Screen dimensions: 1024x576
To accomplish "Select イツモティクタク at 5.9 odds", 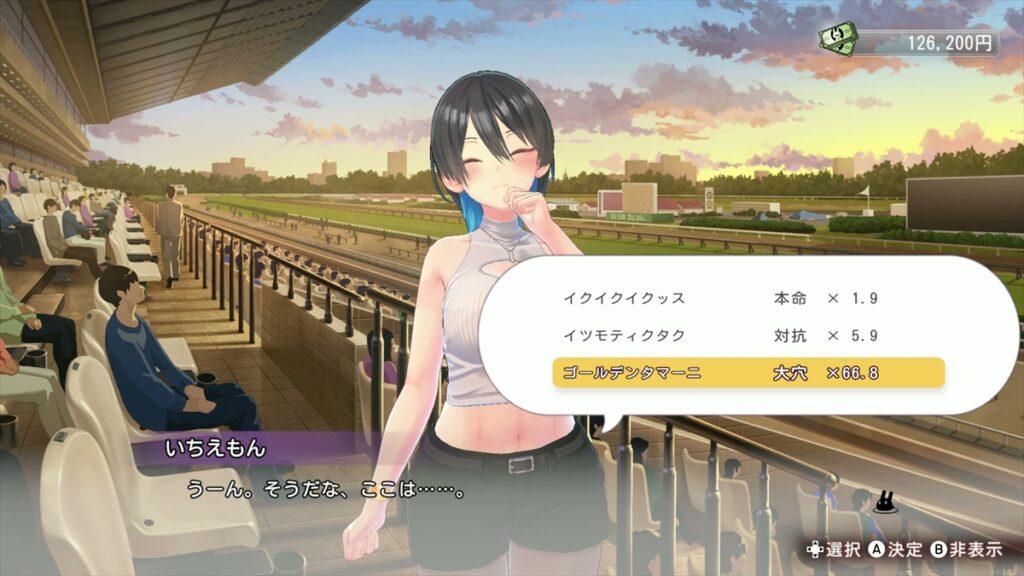I will [748, 336].
